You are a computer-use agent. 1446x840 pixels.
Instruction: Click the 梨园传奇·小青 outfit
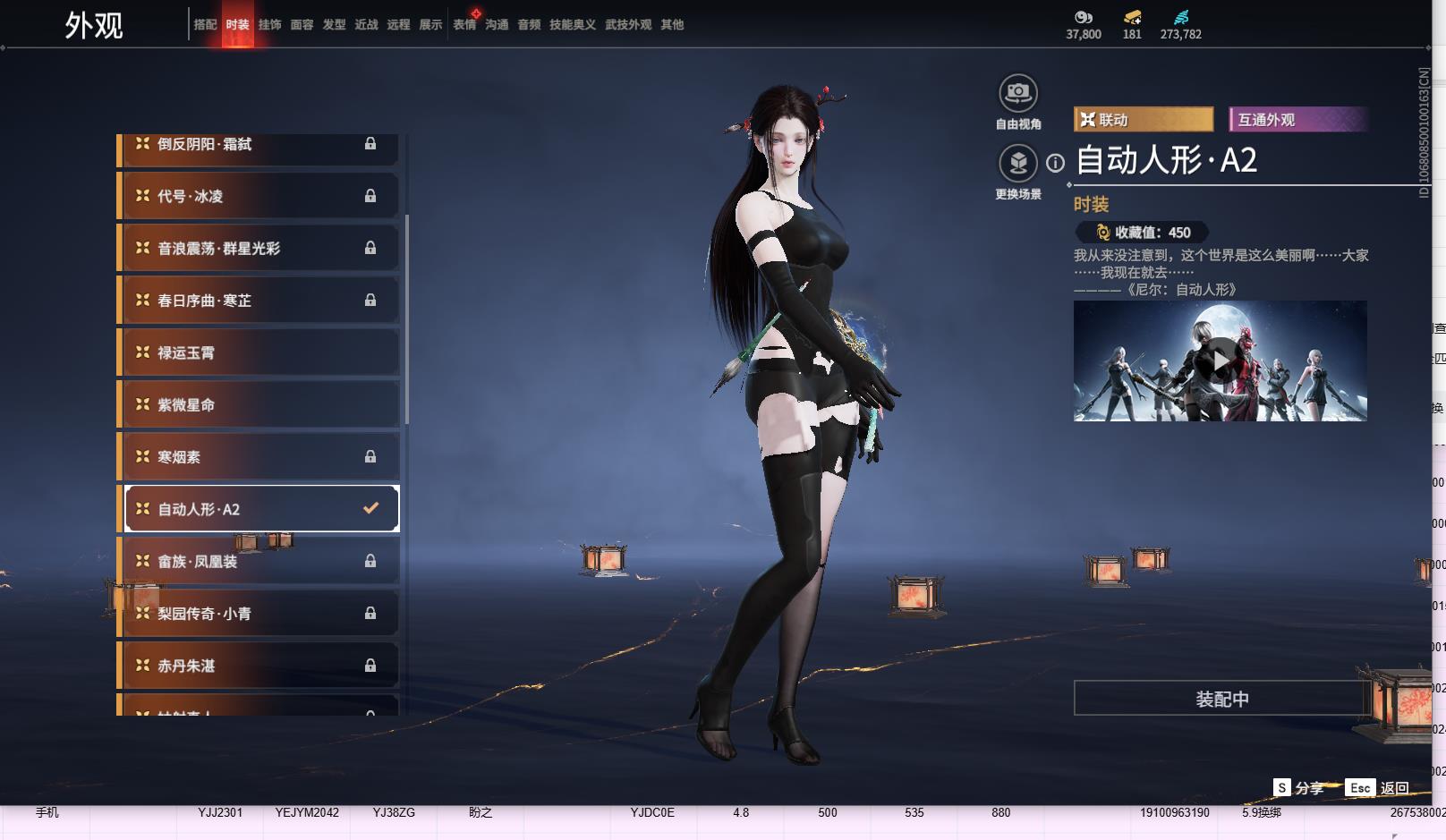(259, 614)
